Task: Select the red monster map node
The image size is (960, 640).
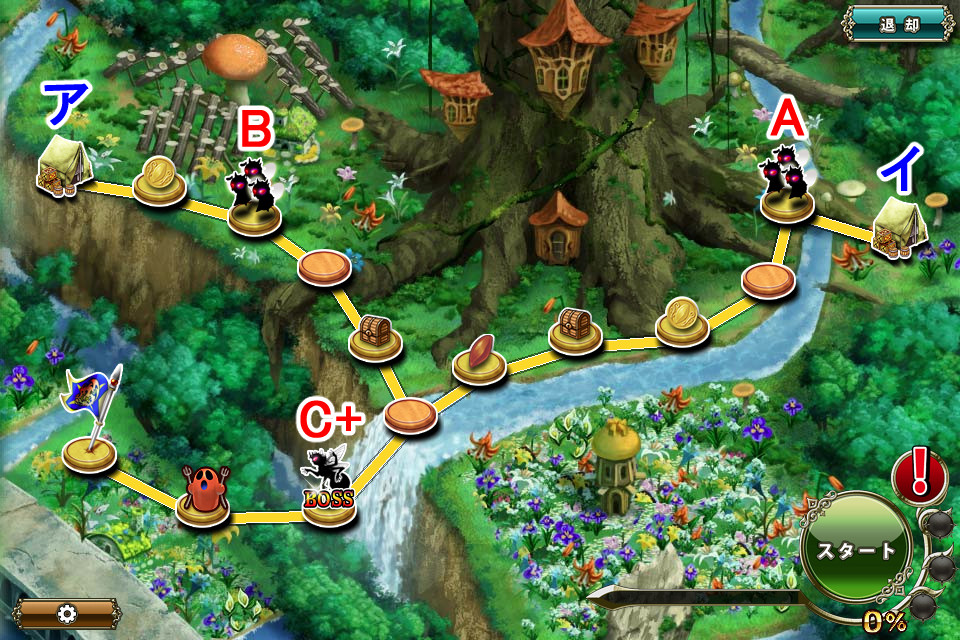Action: 202,494
